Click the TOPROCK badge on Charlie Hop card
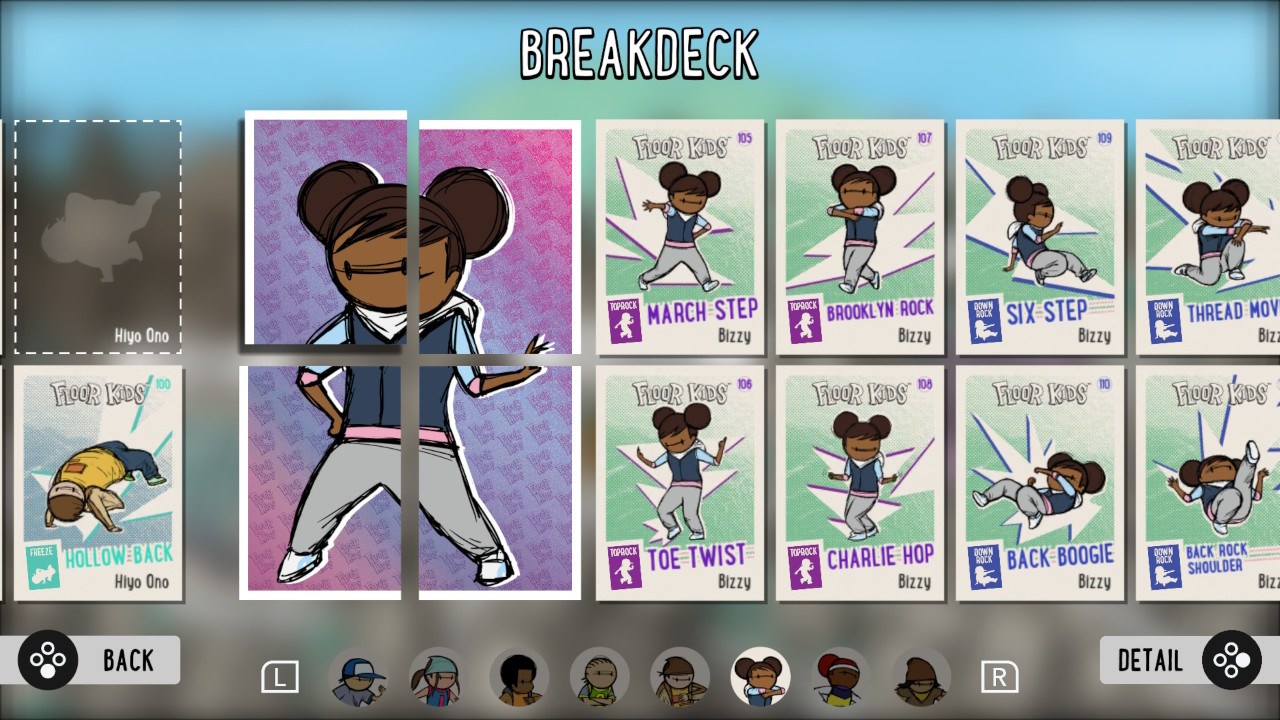 click(804, 567)
